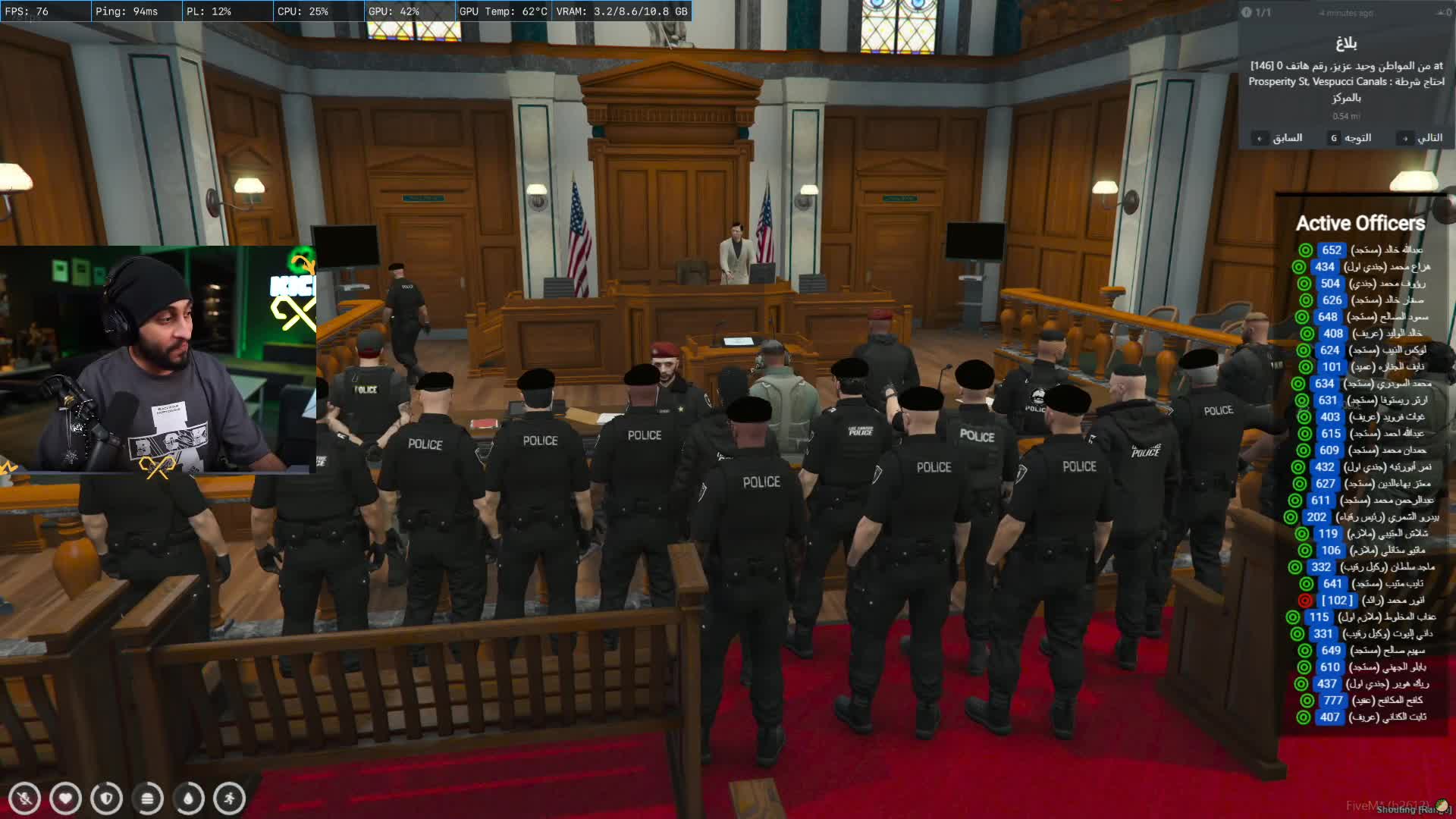1456x819 pixels.
Task: Select officer 652 in Active Officers
Action: point(1362,250)
